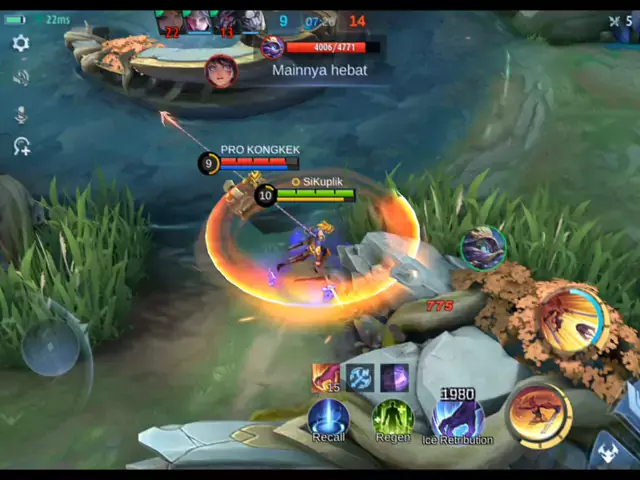Use the purple creature skill icon
The width and height of the screenshot is (640, 480).
pos(483,247)
